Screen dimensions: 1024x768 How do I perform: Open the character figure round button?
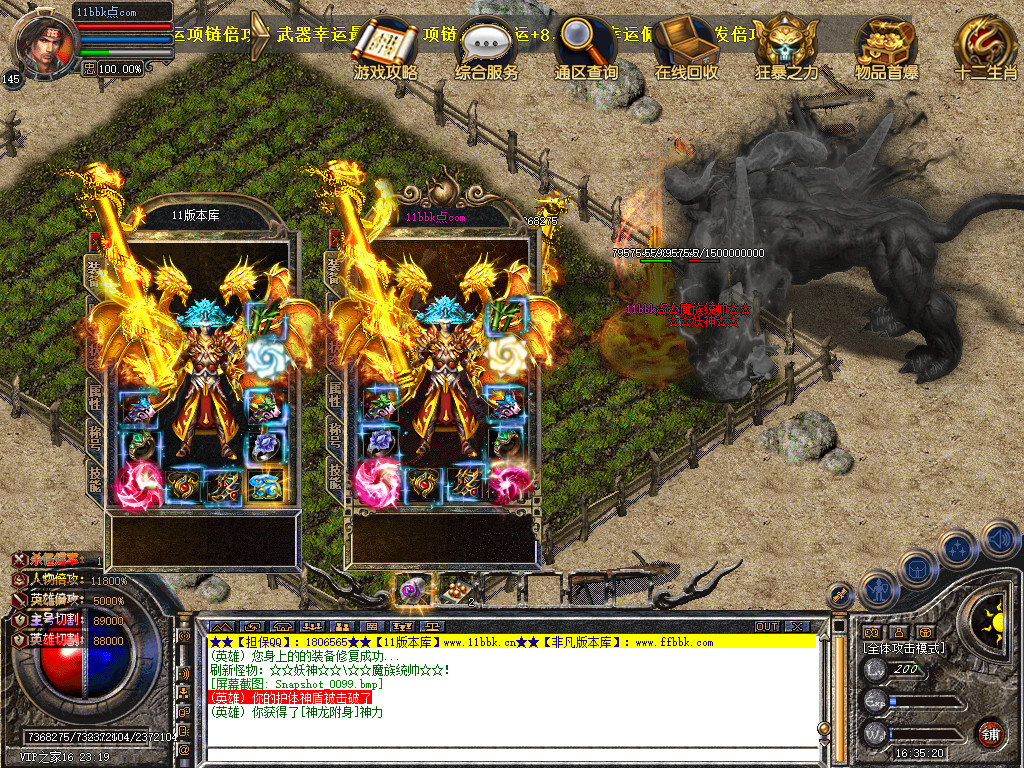(x=877, y=588)
